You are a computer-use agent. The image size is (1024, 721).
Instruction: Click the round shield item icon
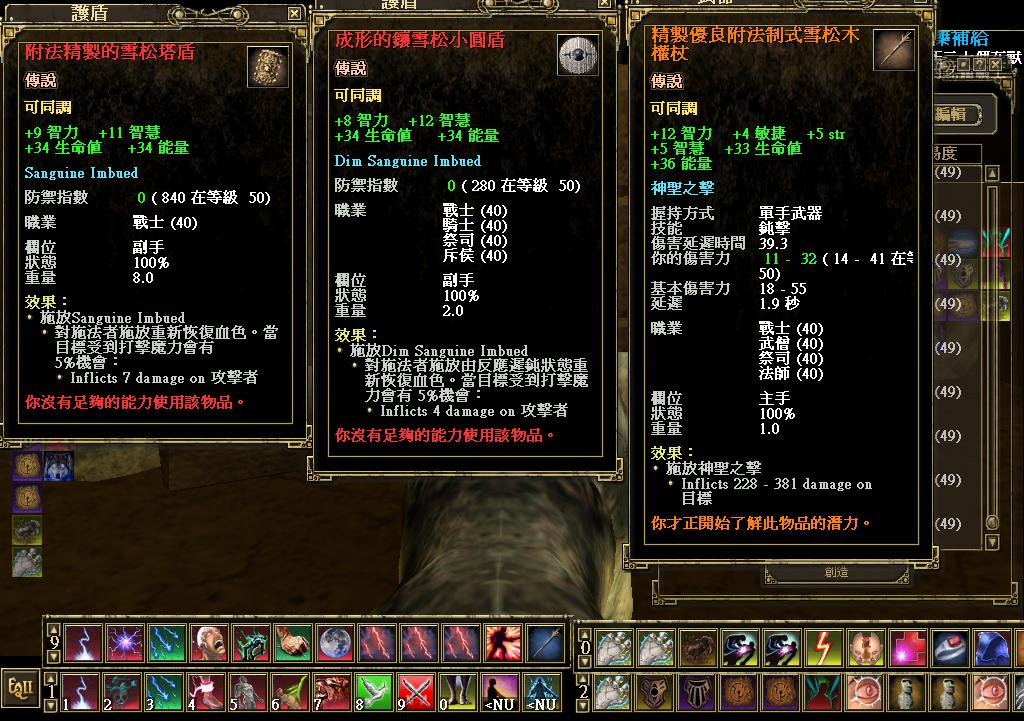(578, 54)
